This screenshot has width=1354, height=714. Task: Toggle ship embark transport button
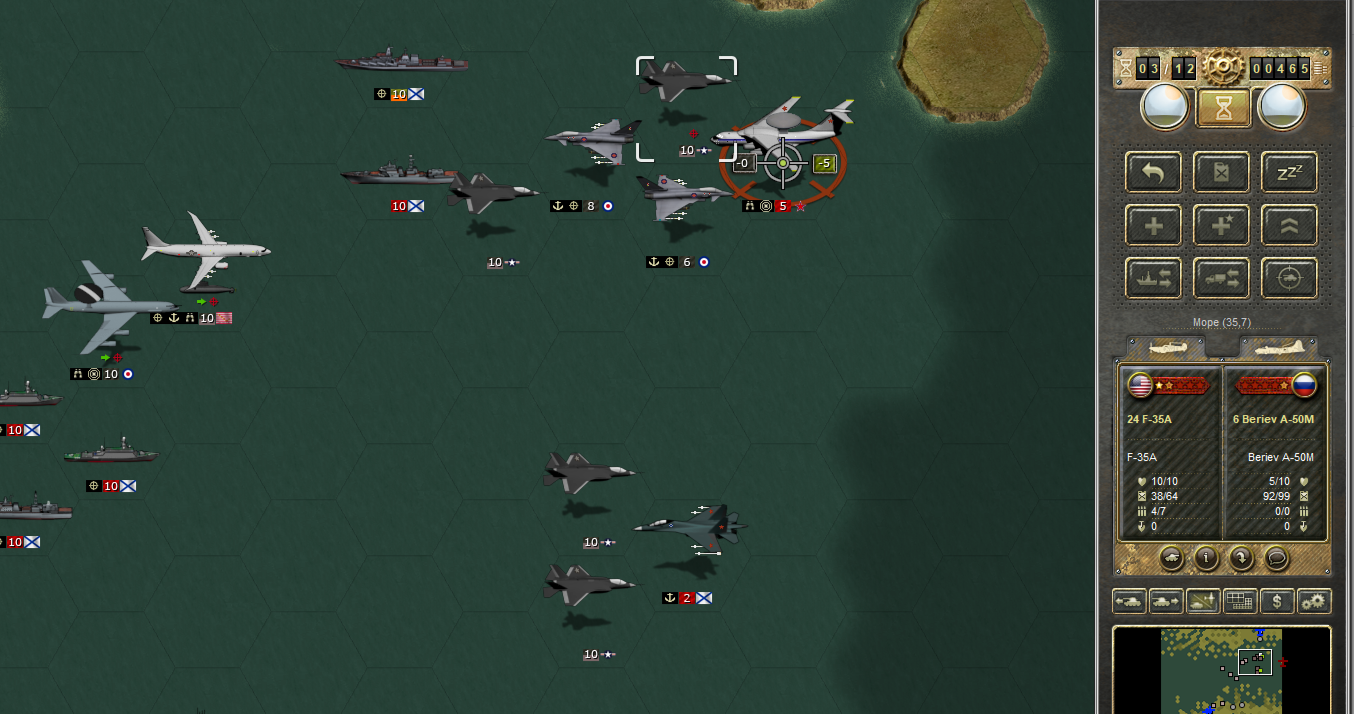tap(1153, 278)
